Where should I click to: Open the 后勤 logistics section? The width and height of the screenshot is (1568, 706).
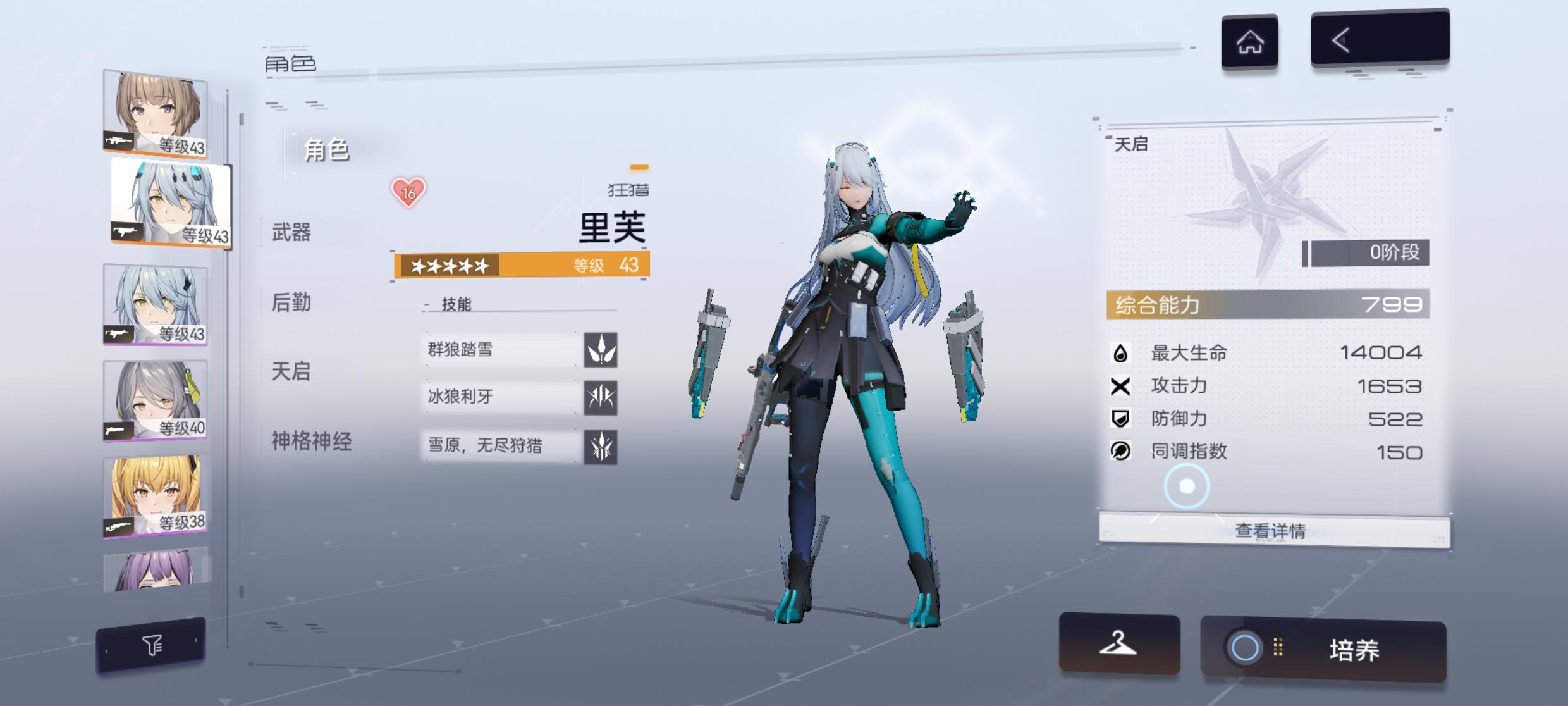(290, 303)
